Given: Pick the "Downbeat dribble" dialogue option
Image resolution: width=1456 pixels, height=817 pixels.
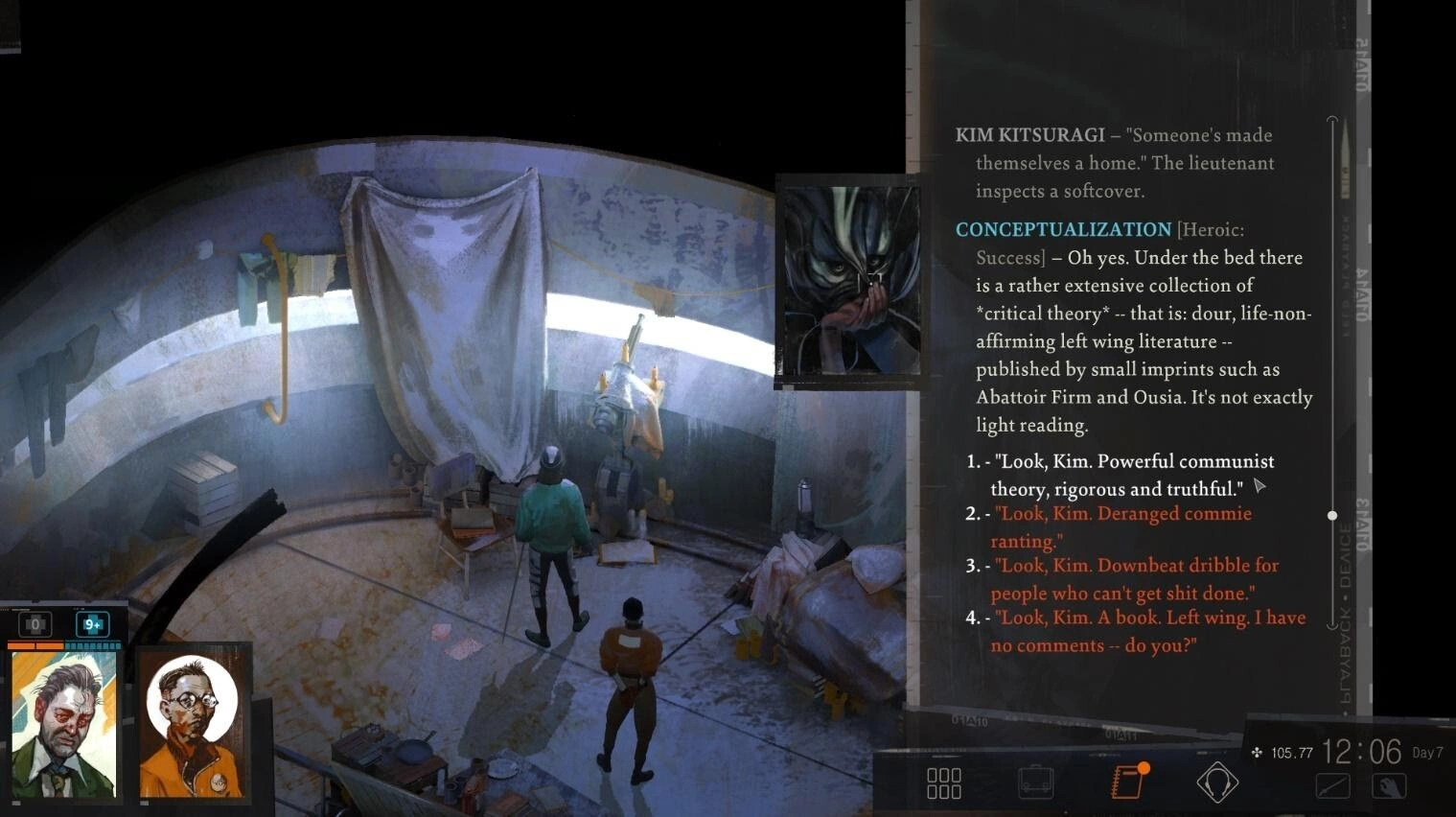Looking at the screenshot, I should (1135, 579).
